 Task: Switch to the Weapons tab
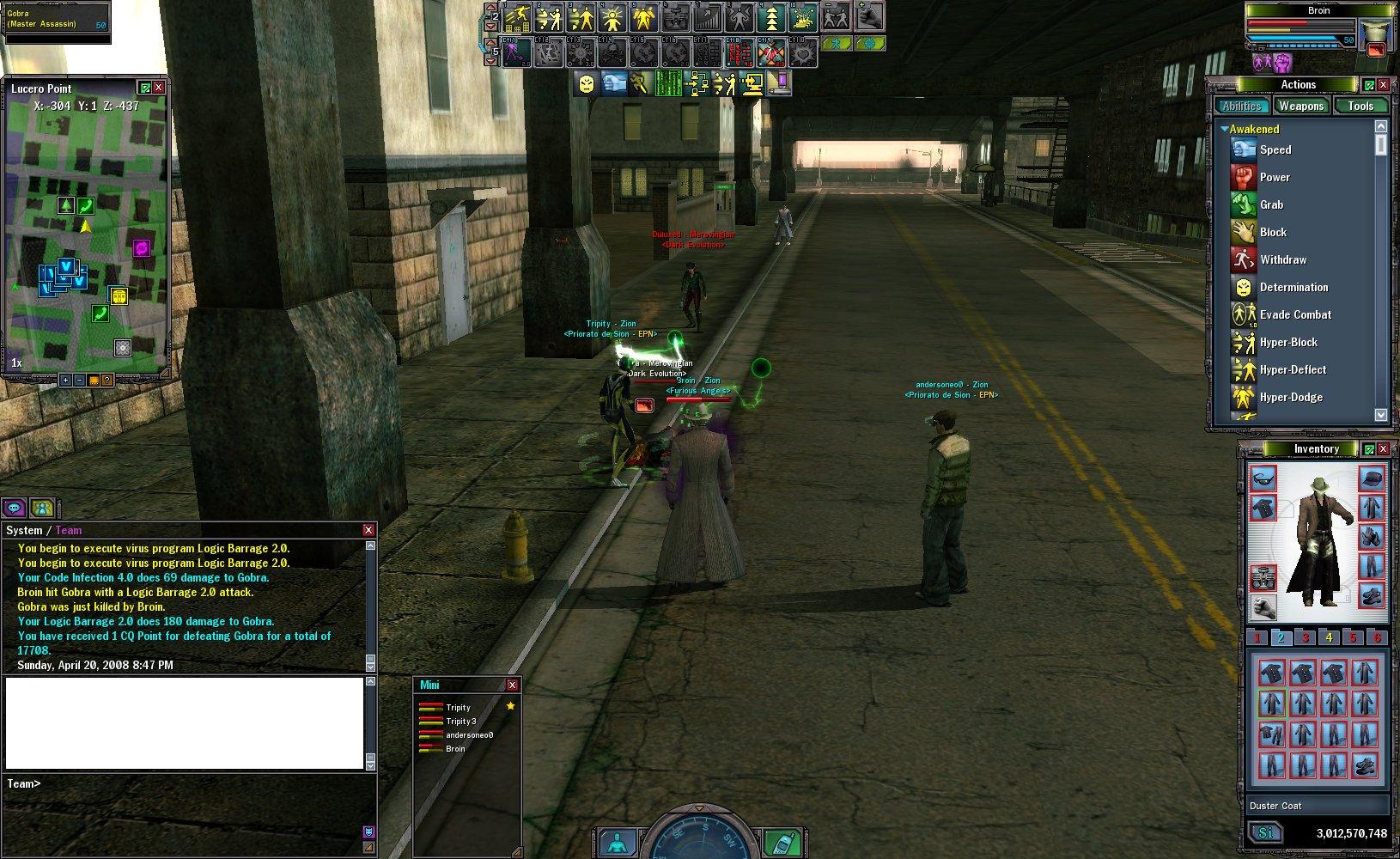tap(1300, 106)
